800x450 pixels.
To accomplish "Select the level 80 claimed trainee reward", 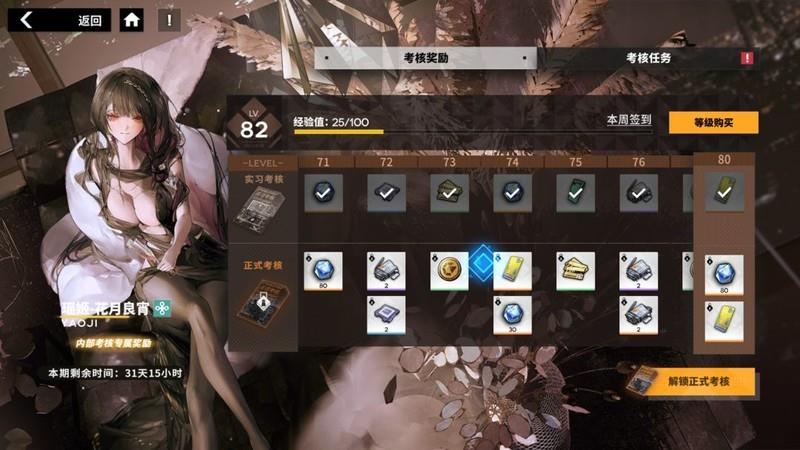I will 724,191.
